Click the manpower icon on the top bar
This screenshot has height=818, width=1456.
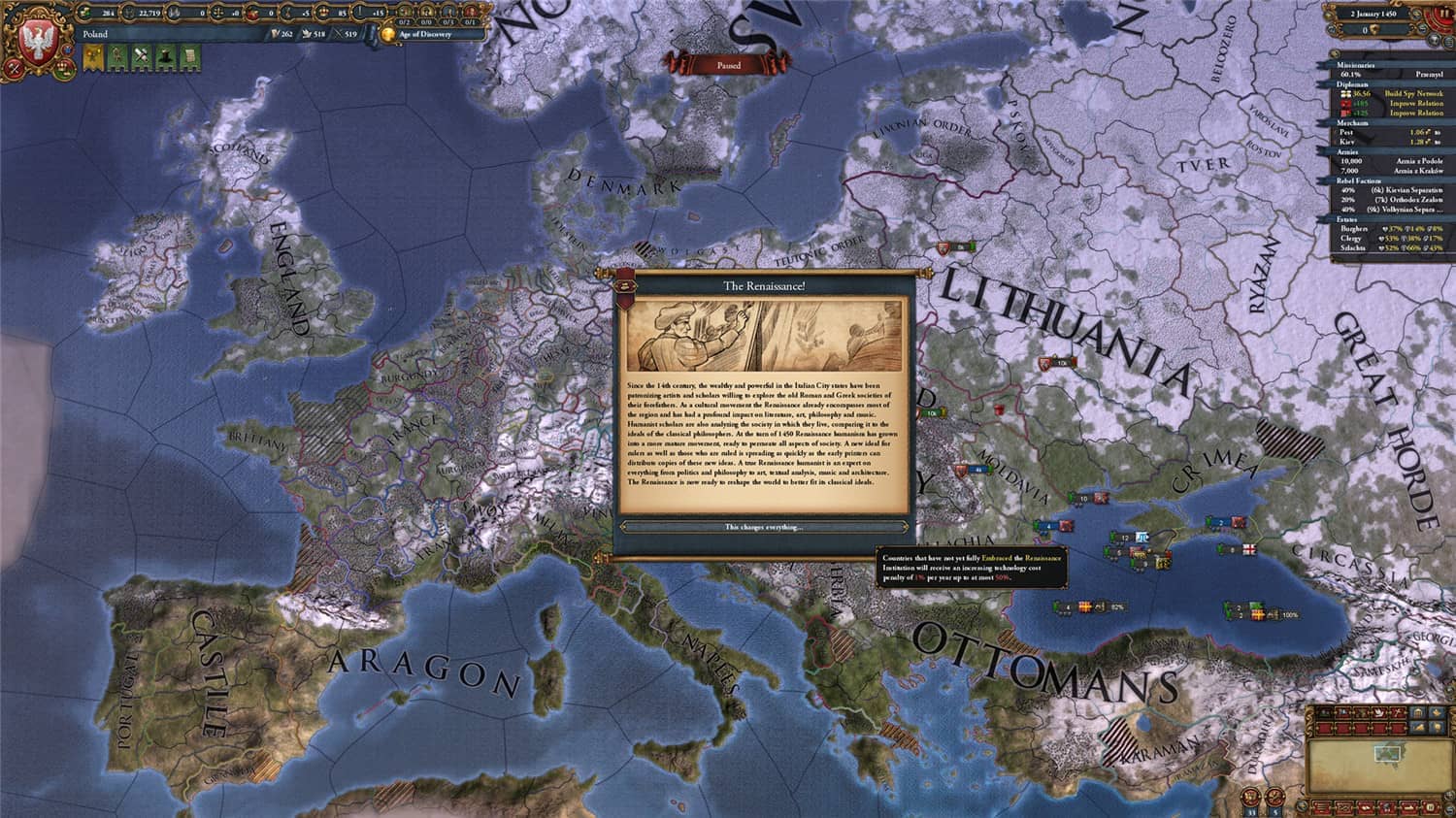pyautogui.click(x=129, y=13)
